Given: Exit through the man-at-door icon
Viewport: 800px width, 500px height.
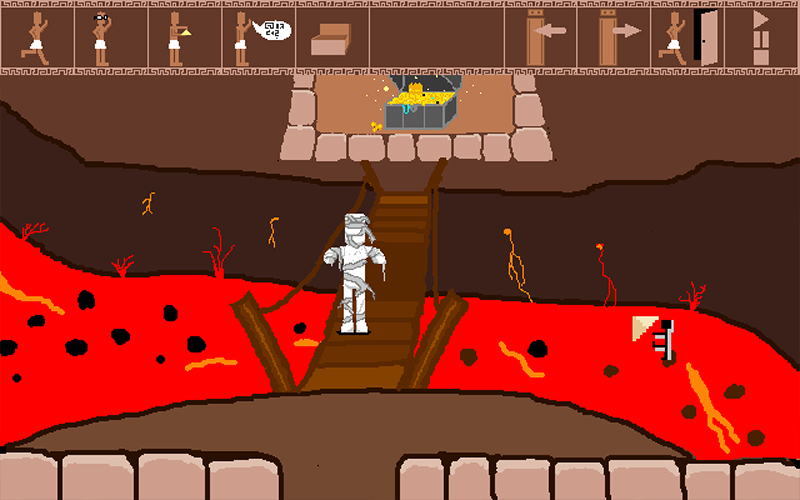Looking at the screenshot, I should pyautogui.click(x=688, y=37).
